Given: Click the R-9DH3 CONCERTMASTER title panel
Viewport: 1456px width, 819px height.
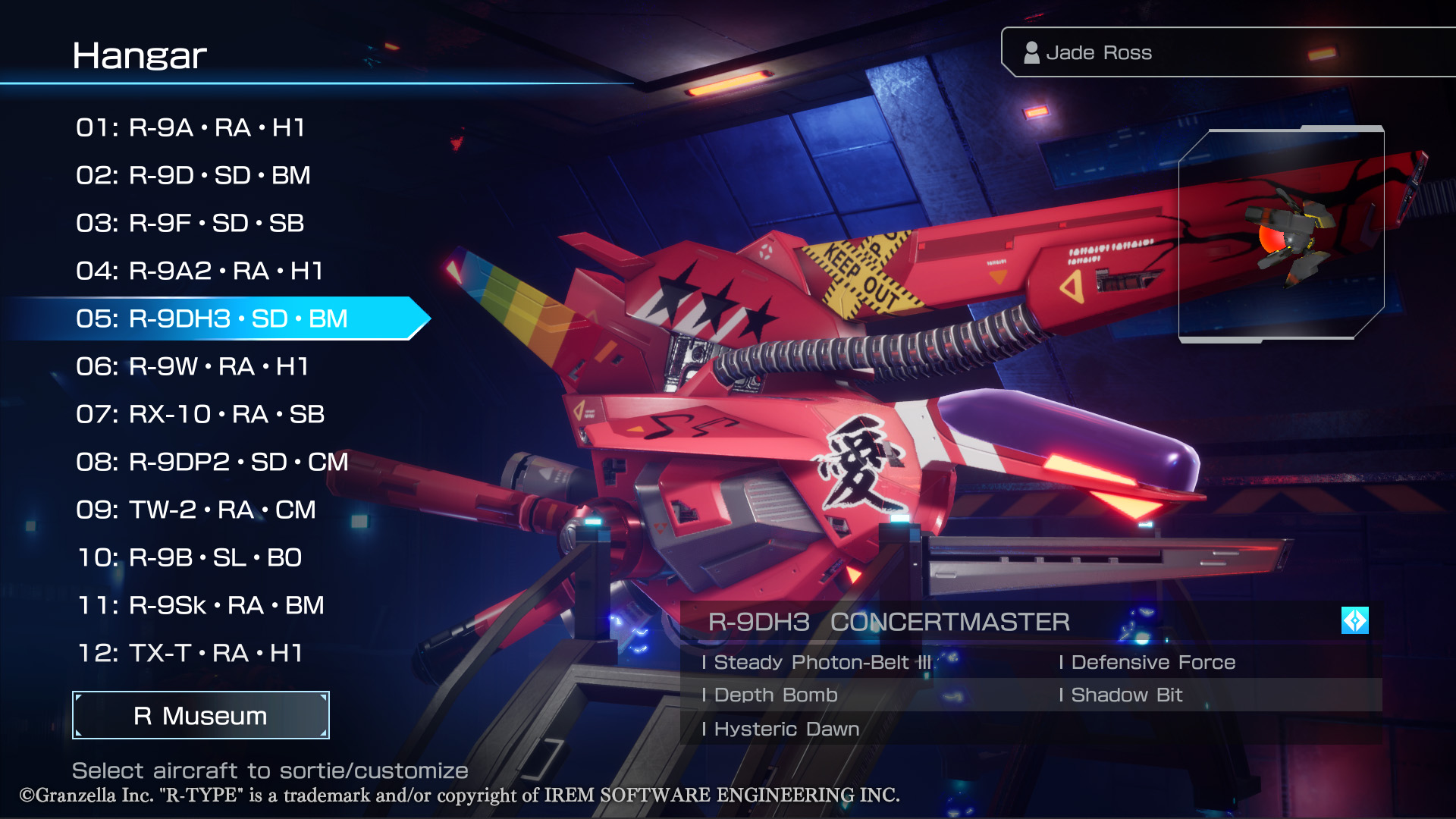Looking at the screenshot, I should pyautogui.click(x=887, y=622).
